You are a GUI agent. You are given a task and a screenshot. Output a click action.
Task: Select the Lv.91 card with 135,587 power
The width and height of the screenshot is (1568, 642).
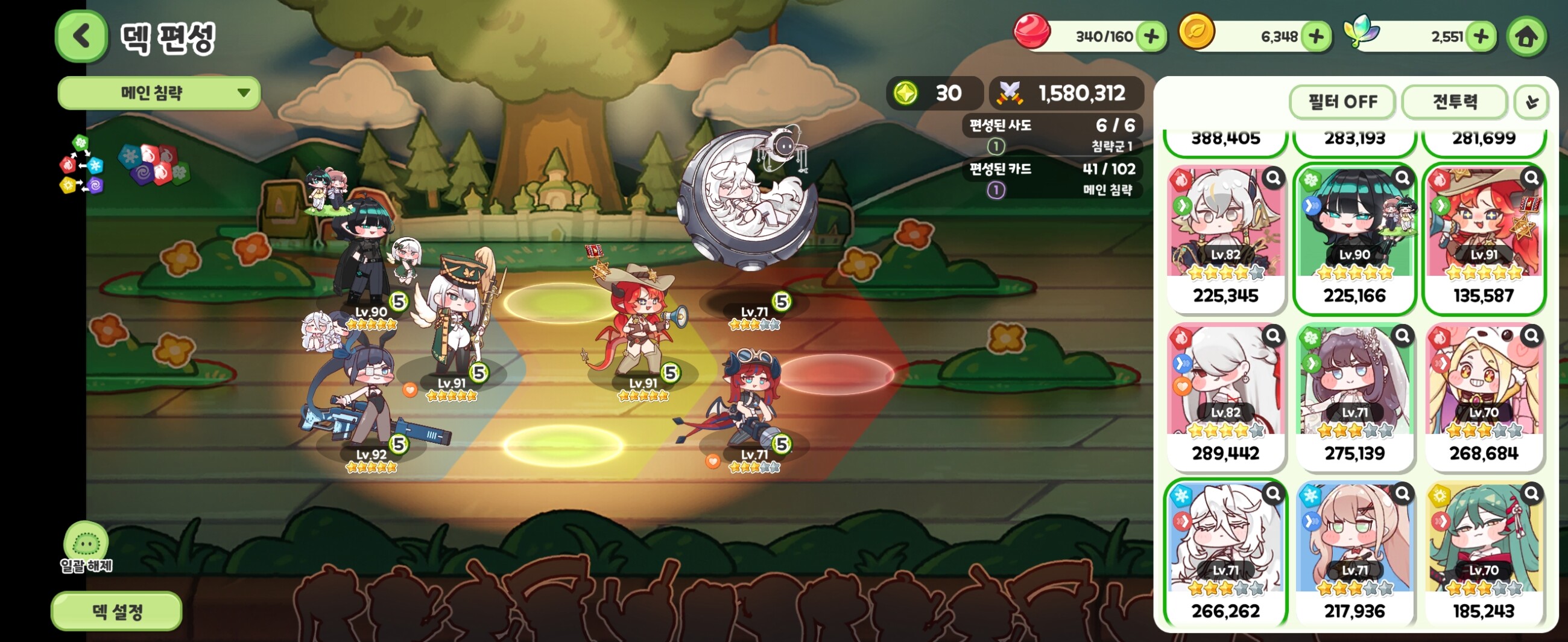tap(1484, 239)
